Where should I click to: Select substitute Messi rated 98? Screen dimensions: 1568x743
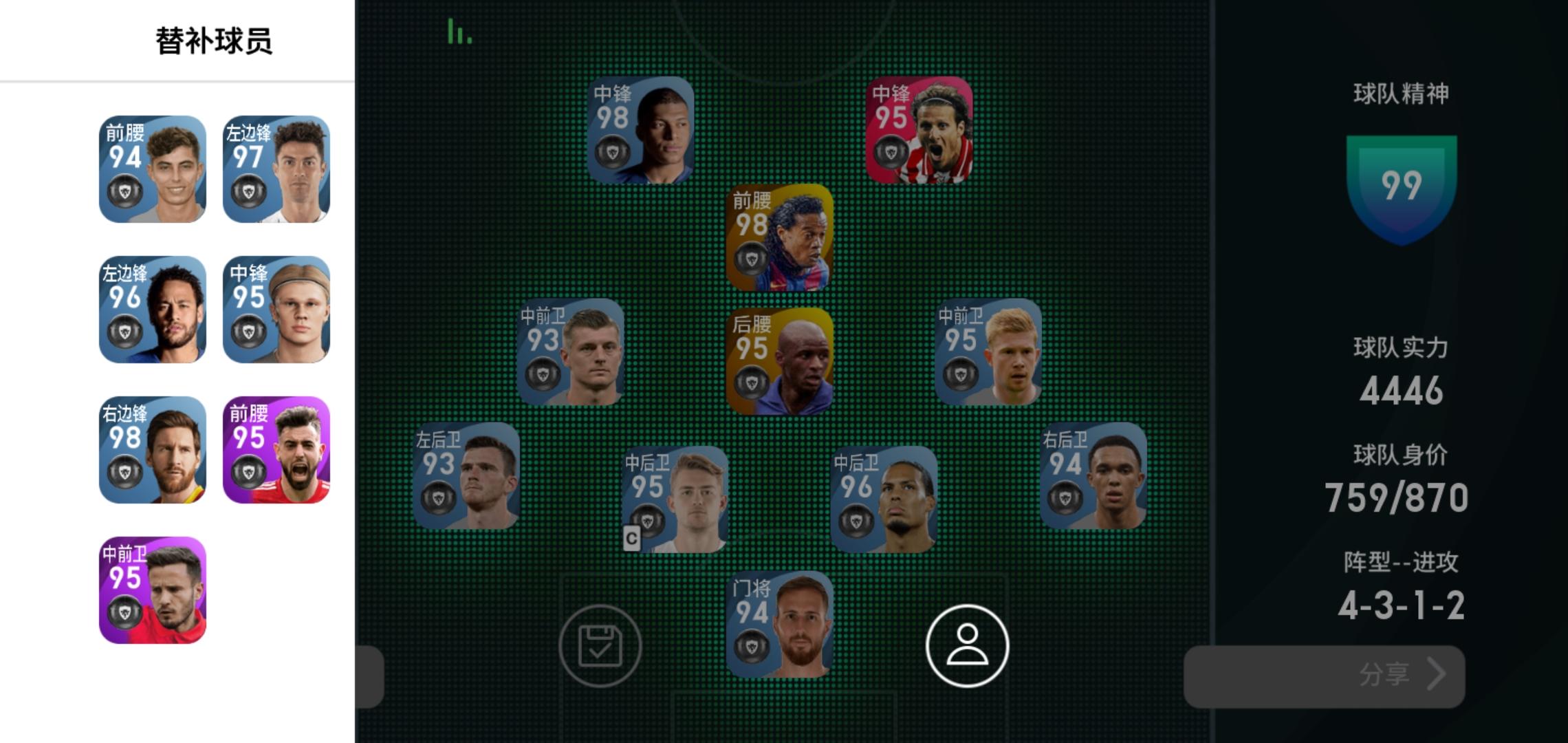153,451
